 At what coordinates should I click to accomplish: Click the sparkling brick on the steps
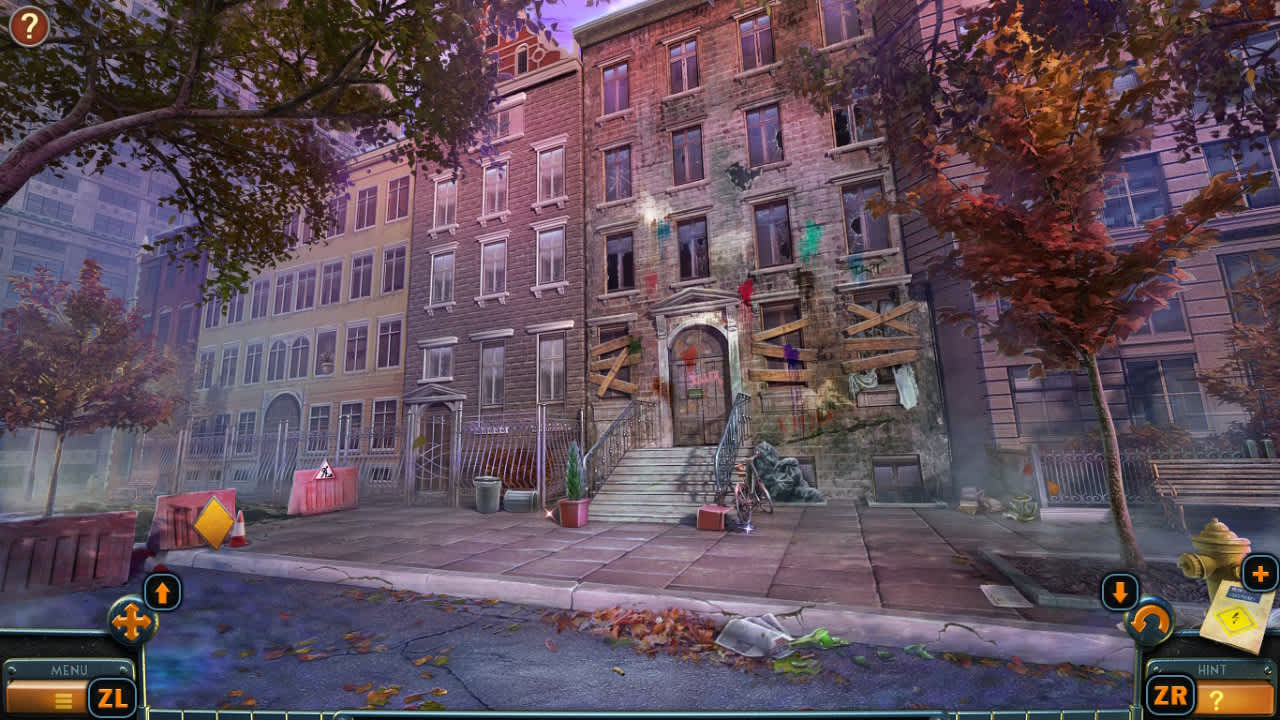pos(711,517)
